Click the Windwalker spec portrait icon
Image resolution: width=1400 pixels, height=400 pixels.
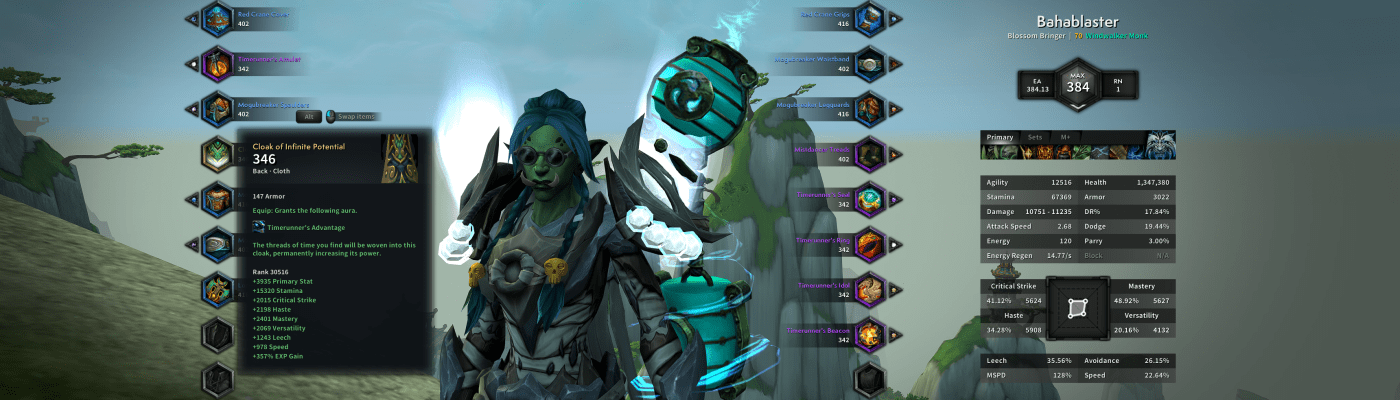click(1160, 145)
